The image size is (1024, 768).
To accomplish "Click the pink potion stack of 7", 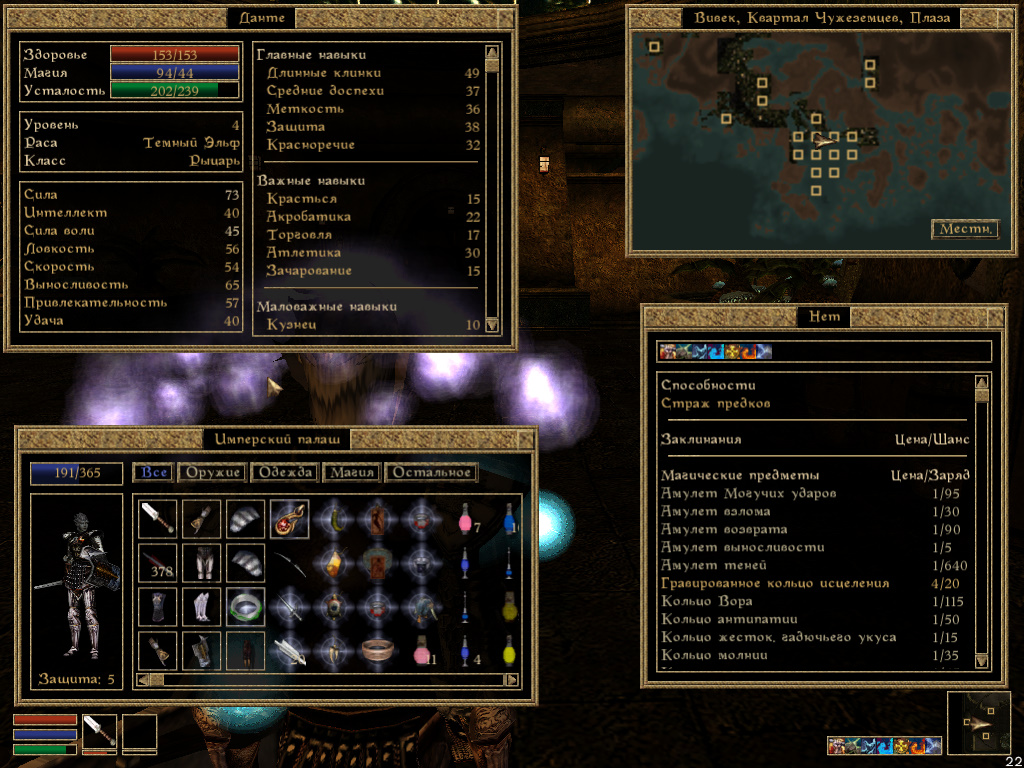I will tap(465, 519).
